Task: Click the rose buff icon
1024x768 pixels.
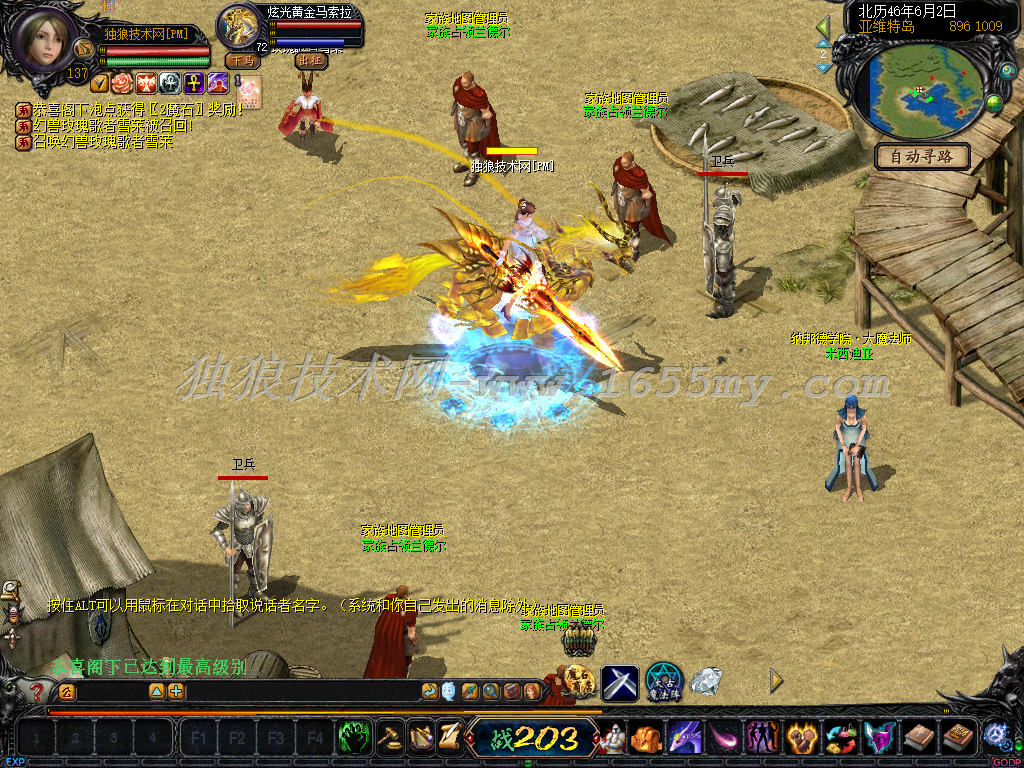Action: [123, 83]
